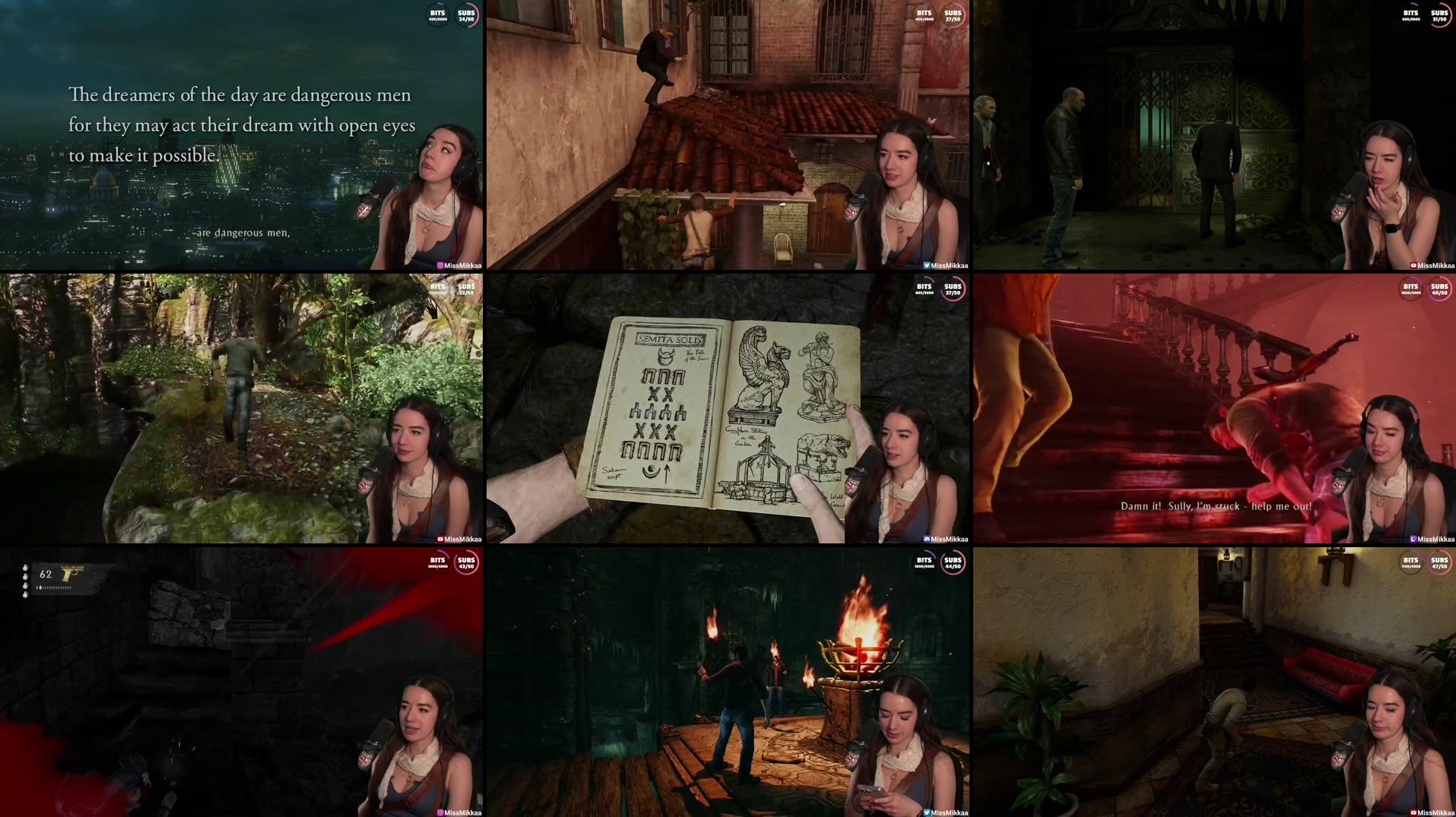Select the BITS goal badge in the quote scene
The image size is (1456, 817).
[439, 13]
